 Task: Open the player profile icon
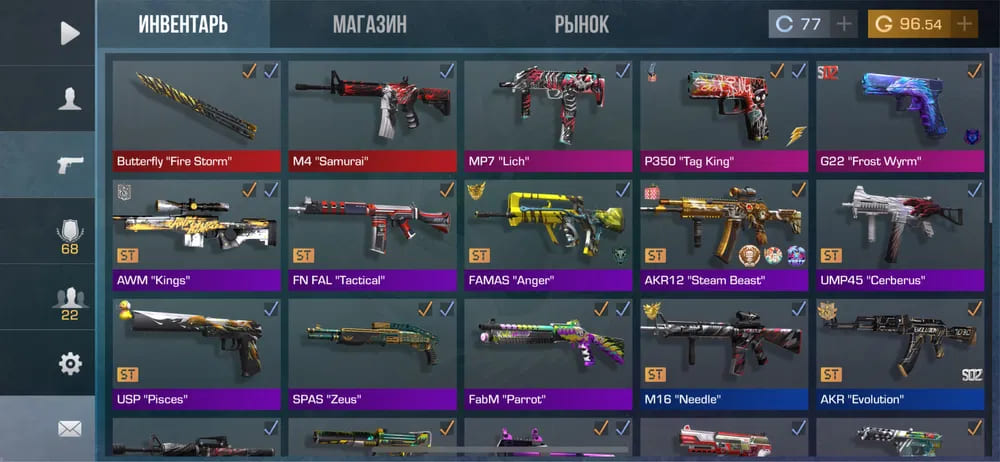click(x=69, y=99)
